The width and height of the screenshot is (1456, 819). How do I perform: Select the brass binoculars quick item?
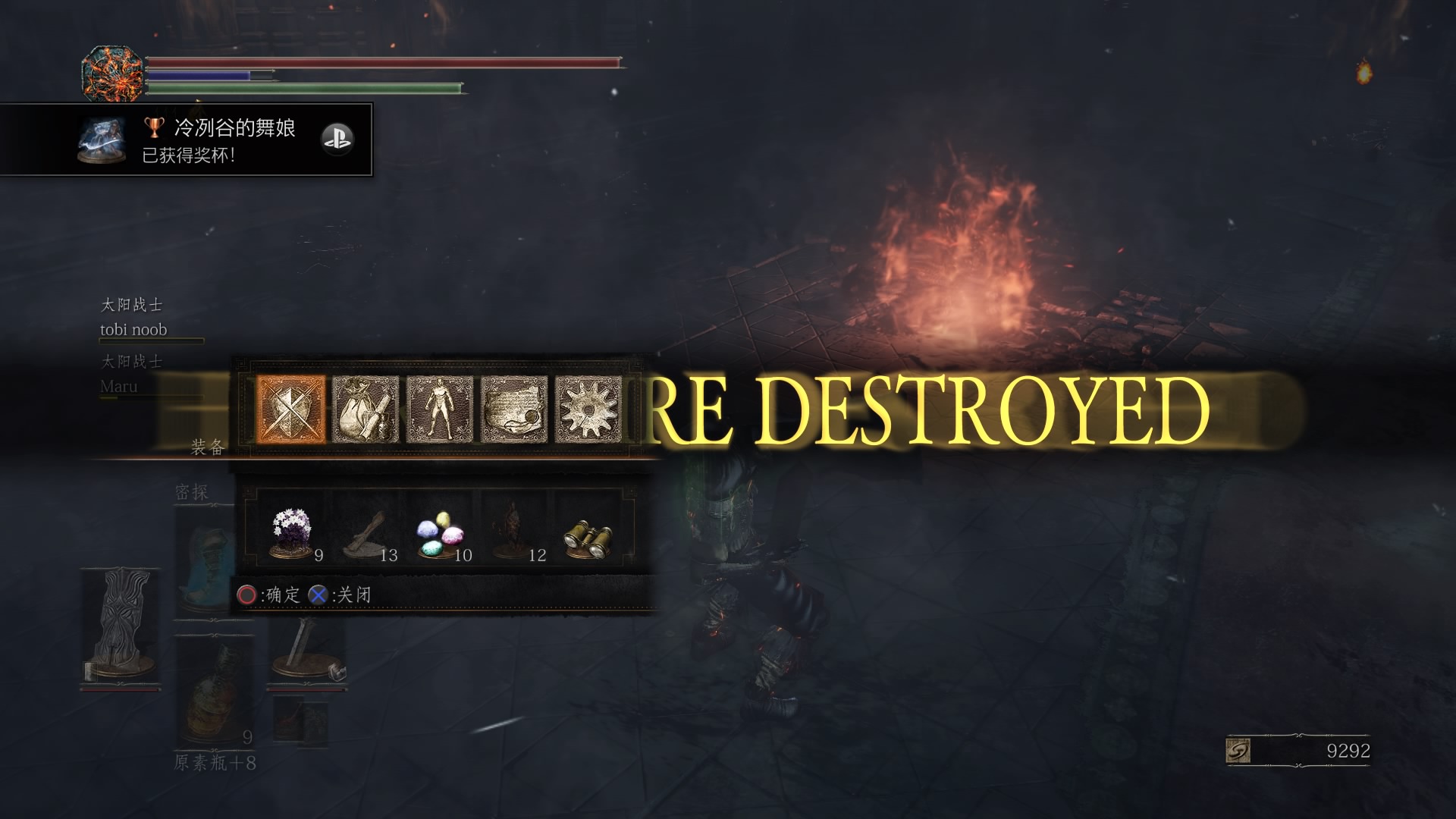588,534
